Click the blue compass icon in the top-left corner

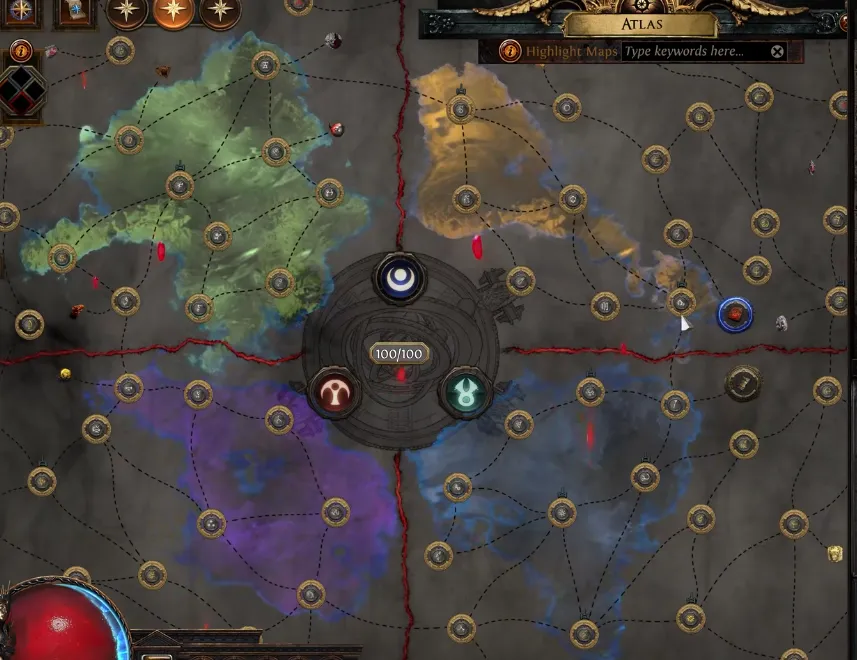20,10
